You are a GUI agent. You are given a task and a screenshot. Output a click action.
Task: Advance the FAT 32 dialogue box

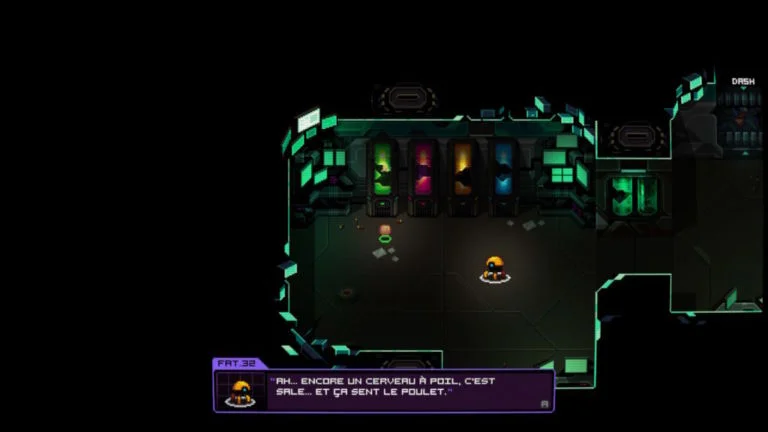544,403
